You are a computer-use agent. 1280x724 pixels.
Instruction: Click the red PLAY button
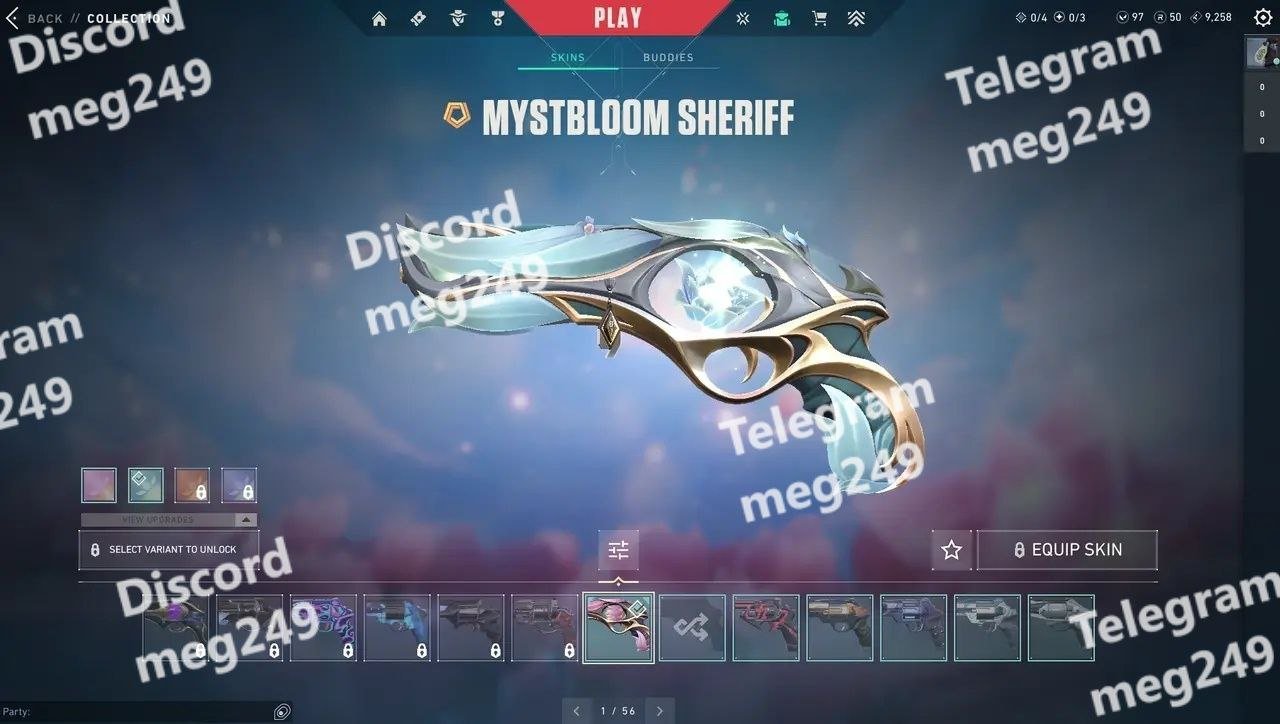pos(617,18)
